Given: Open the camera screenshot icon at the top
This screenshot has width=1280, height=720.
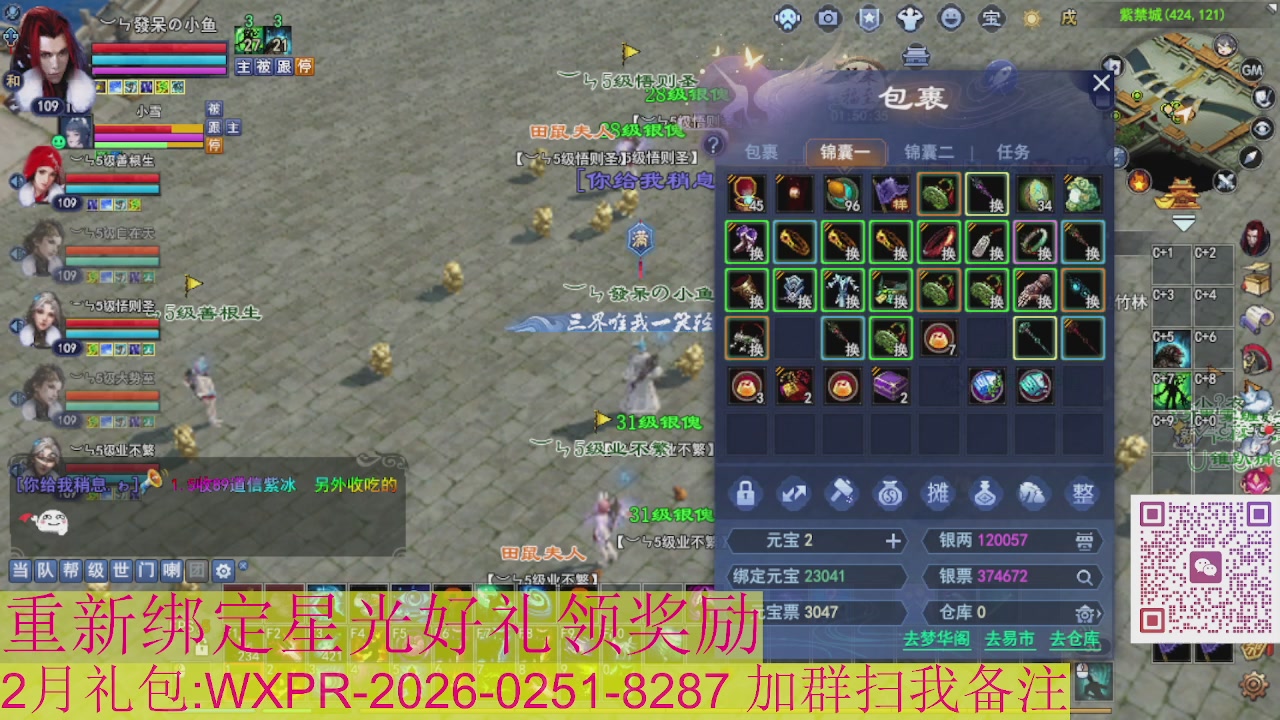Looking at the screenshot, I should 828,18.
